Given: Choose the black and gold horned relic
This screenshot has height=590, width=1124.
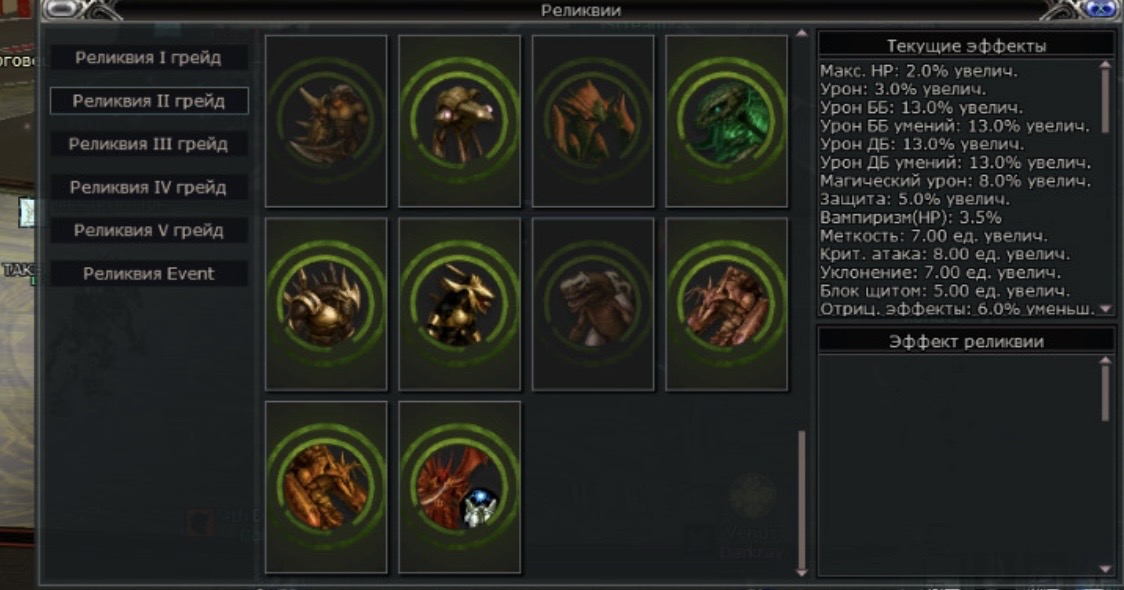Looking at the screenshot, I should coord(459,304).
